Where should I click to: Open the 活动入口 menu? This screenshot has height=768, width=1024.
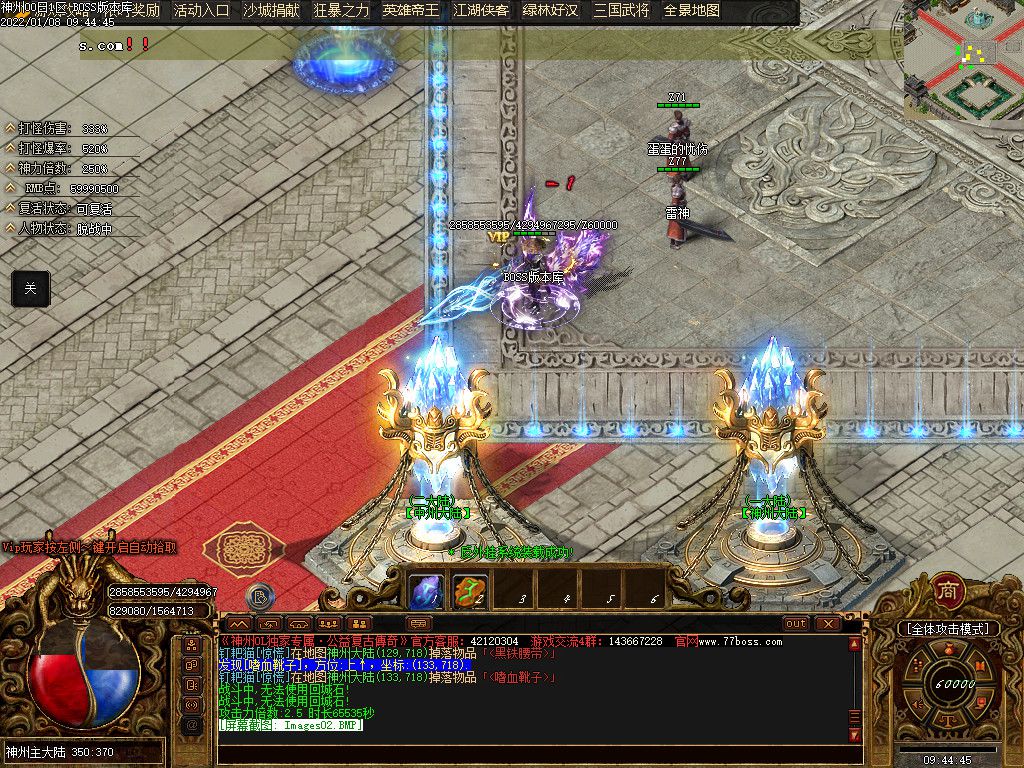tap(201, 11)
